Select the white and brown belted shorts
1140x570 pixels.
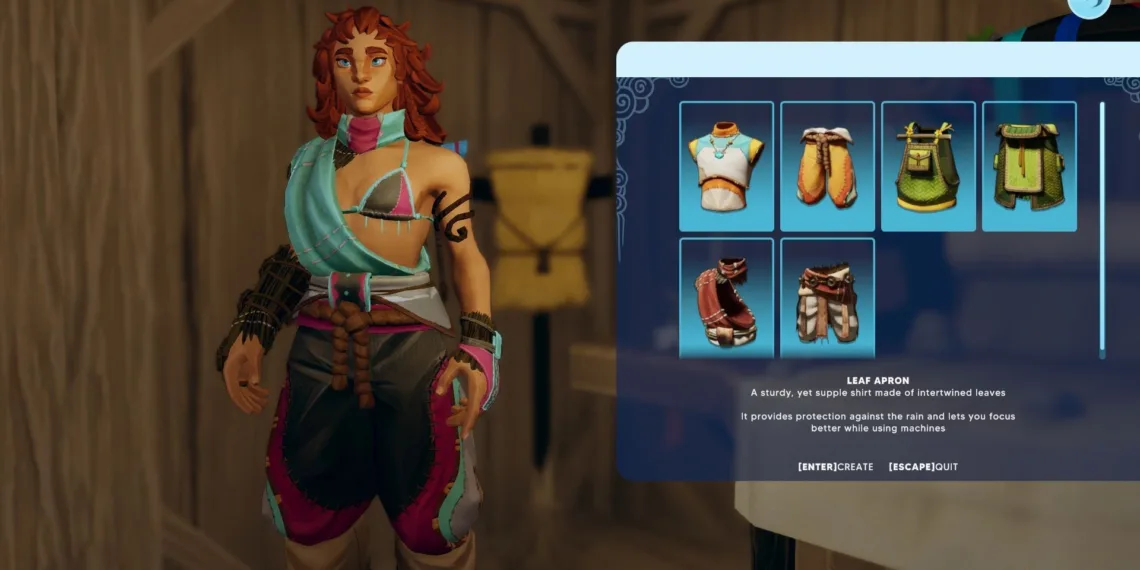coord(827,297)
